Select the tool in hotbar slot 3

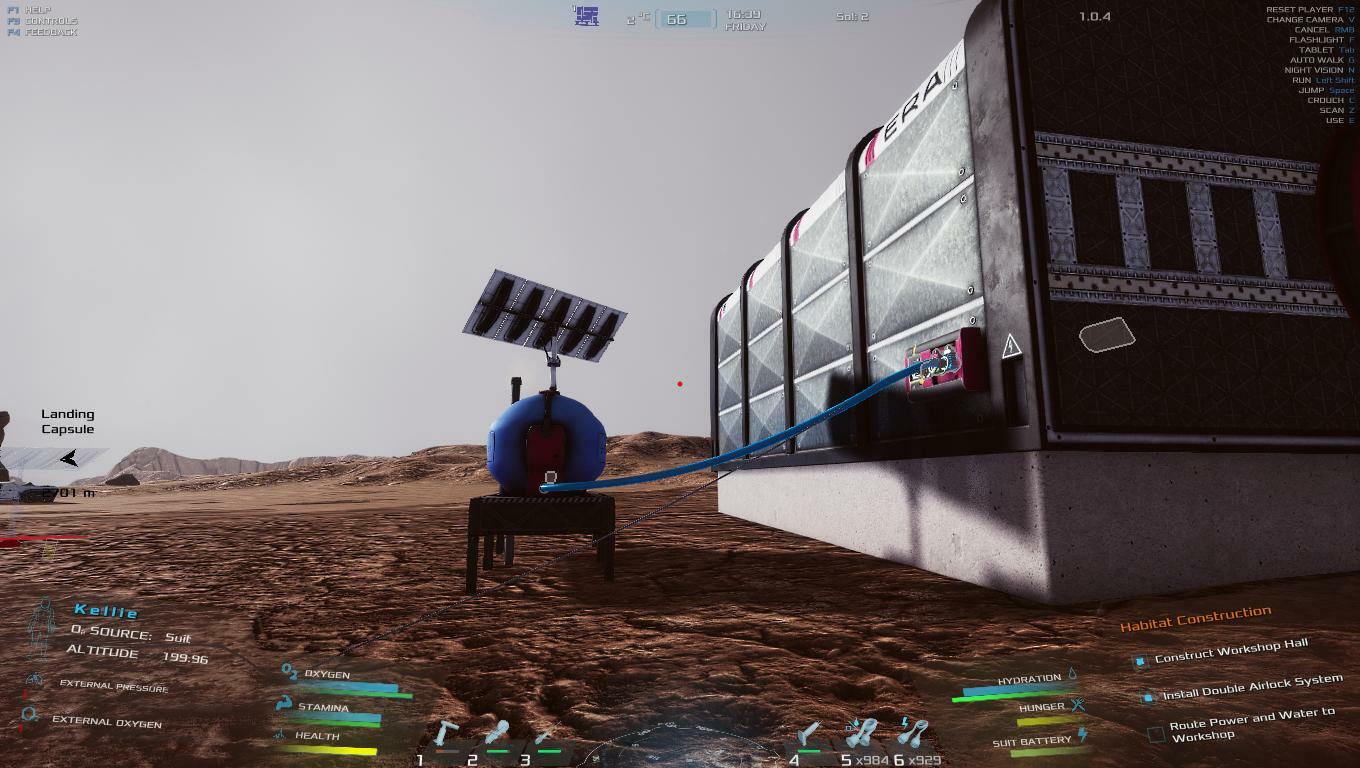[545, 739]
